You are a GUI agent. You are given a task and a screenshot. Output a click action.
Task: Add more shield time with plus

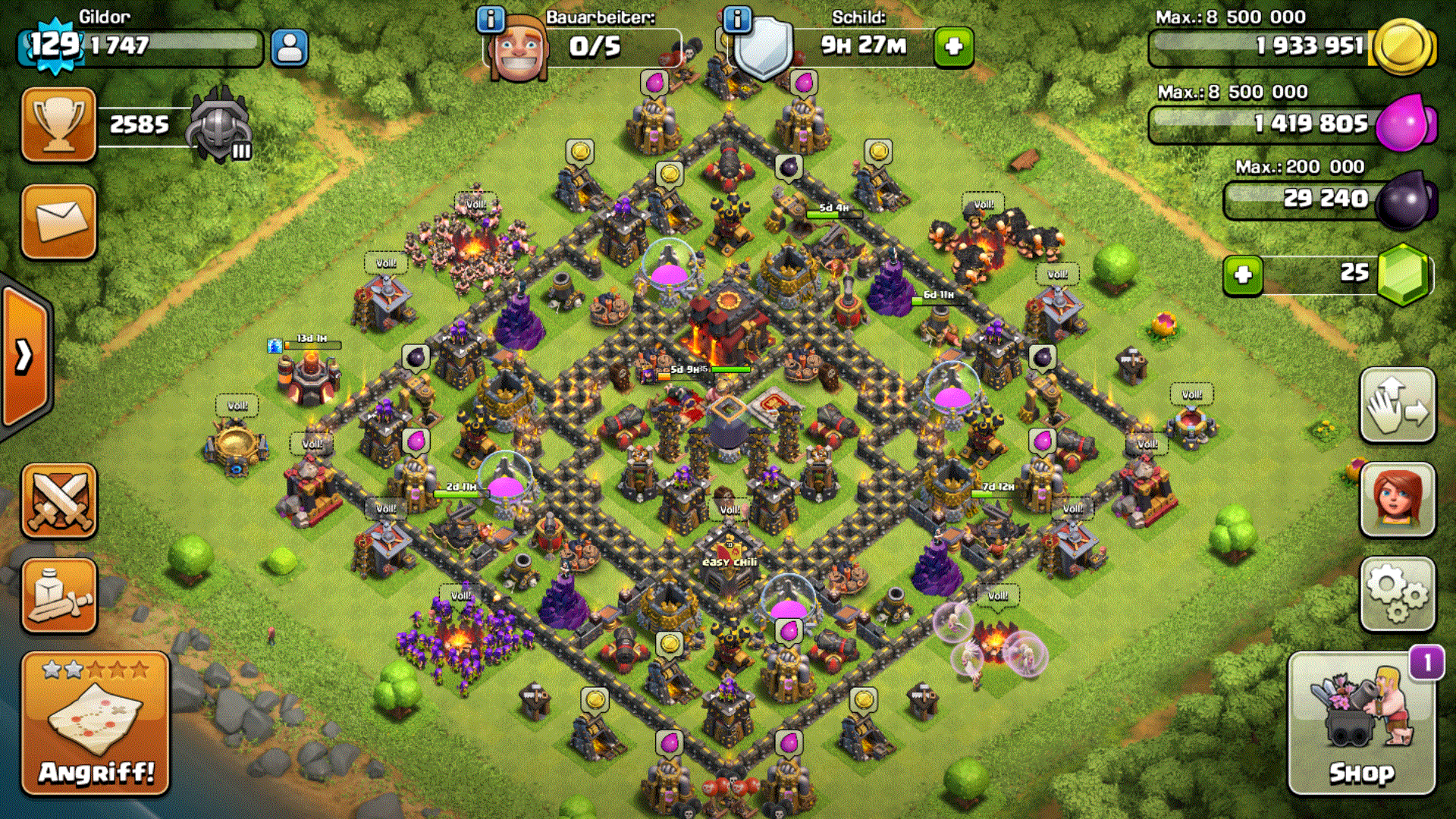coord(953,47)
